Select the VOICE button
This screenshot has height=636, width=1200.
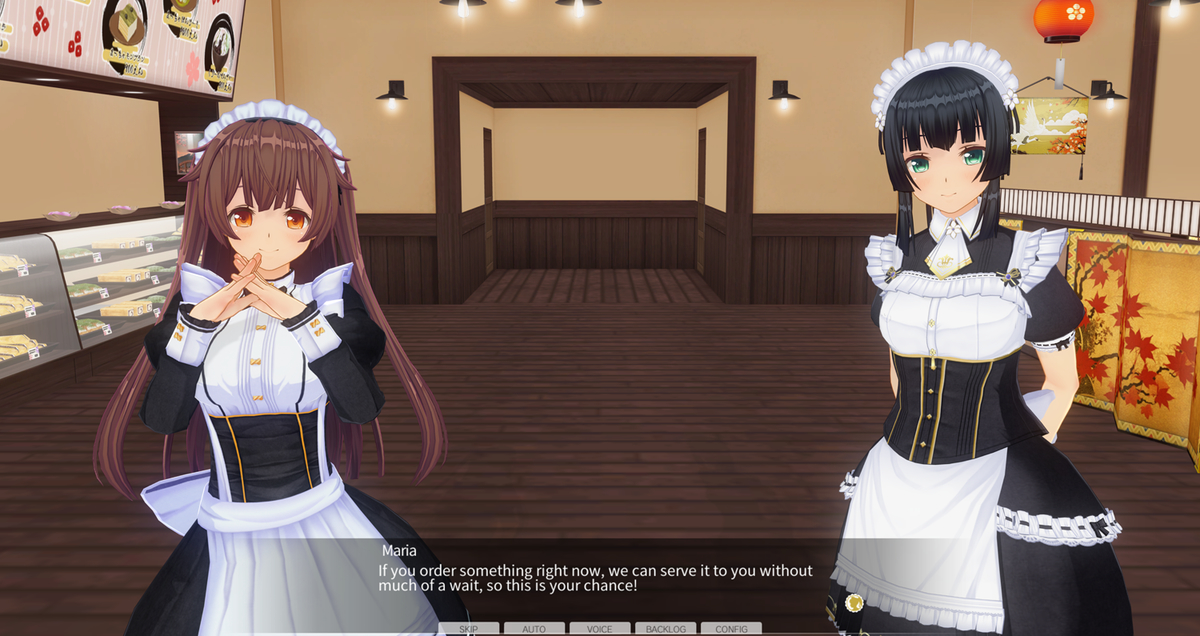tap(600, 628)
